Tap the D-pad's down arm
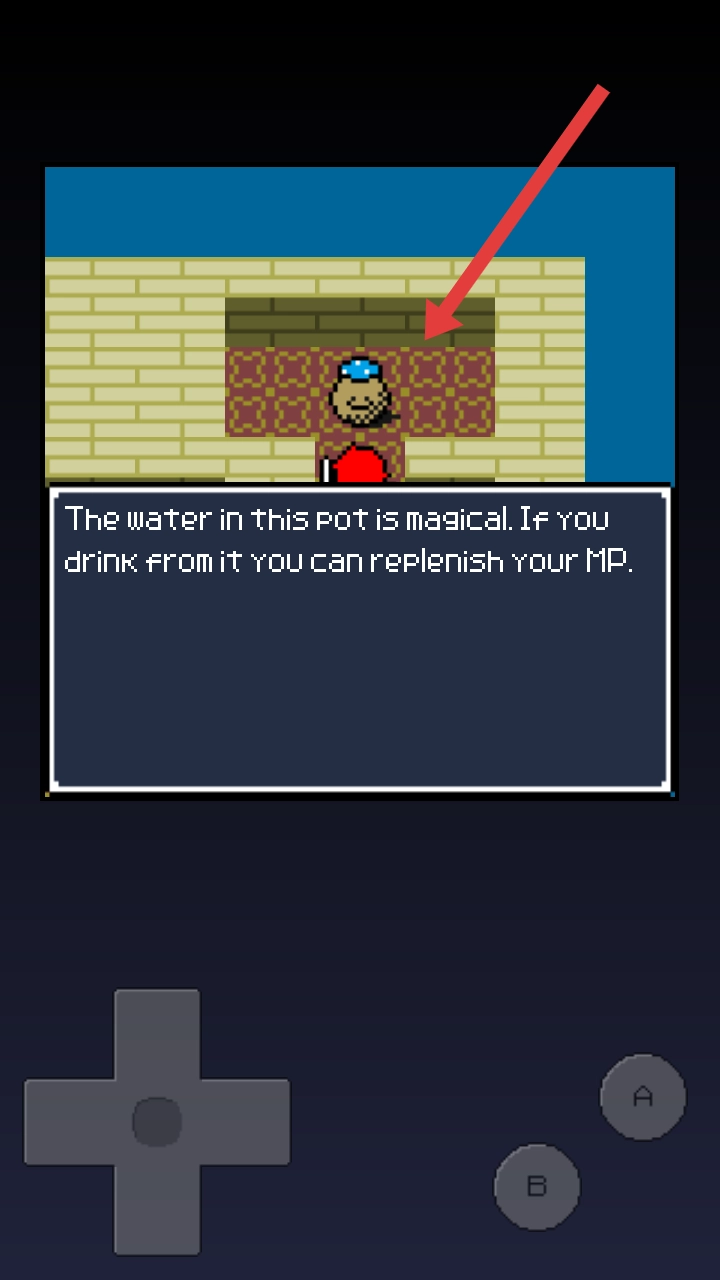Viewport: 720px width, 1280px height. (x=157, y=1208)
